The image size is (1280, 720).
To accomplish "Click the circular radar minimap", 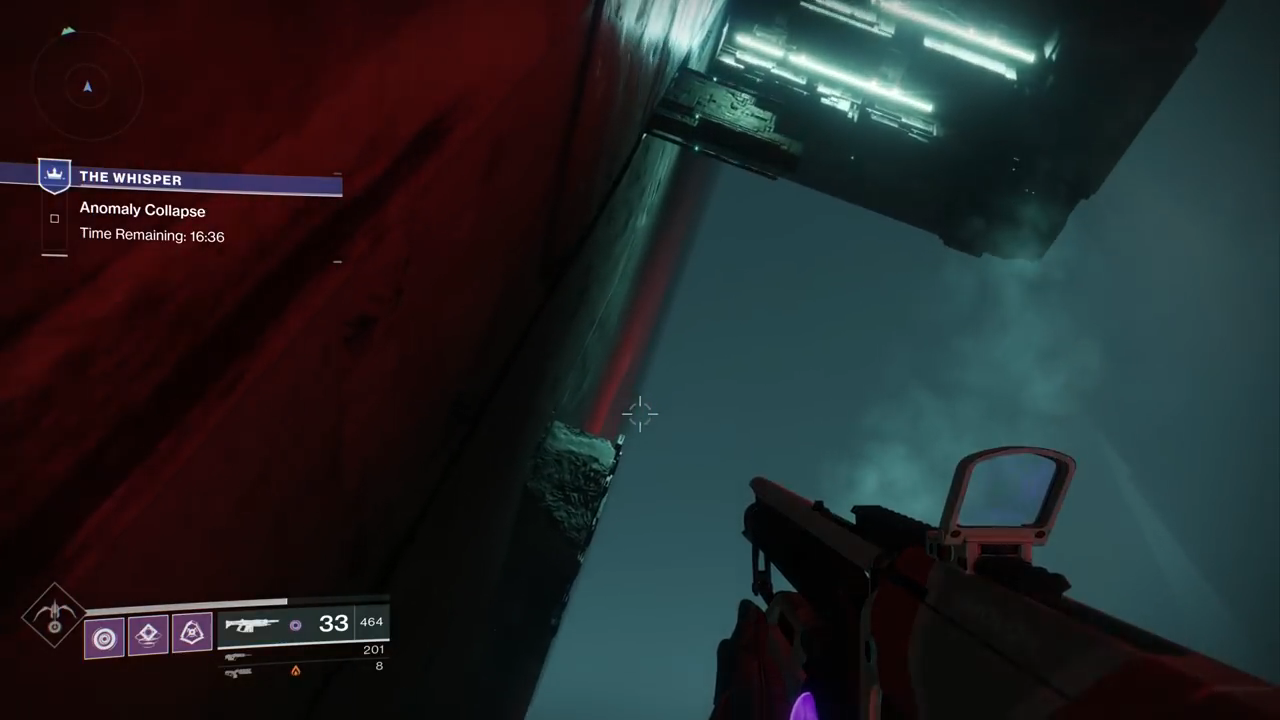I will (x=87, y=87).
